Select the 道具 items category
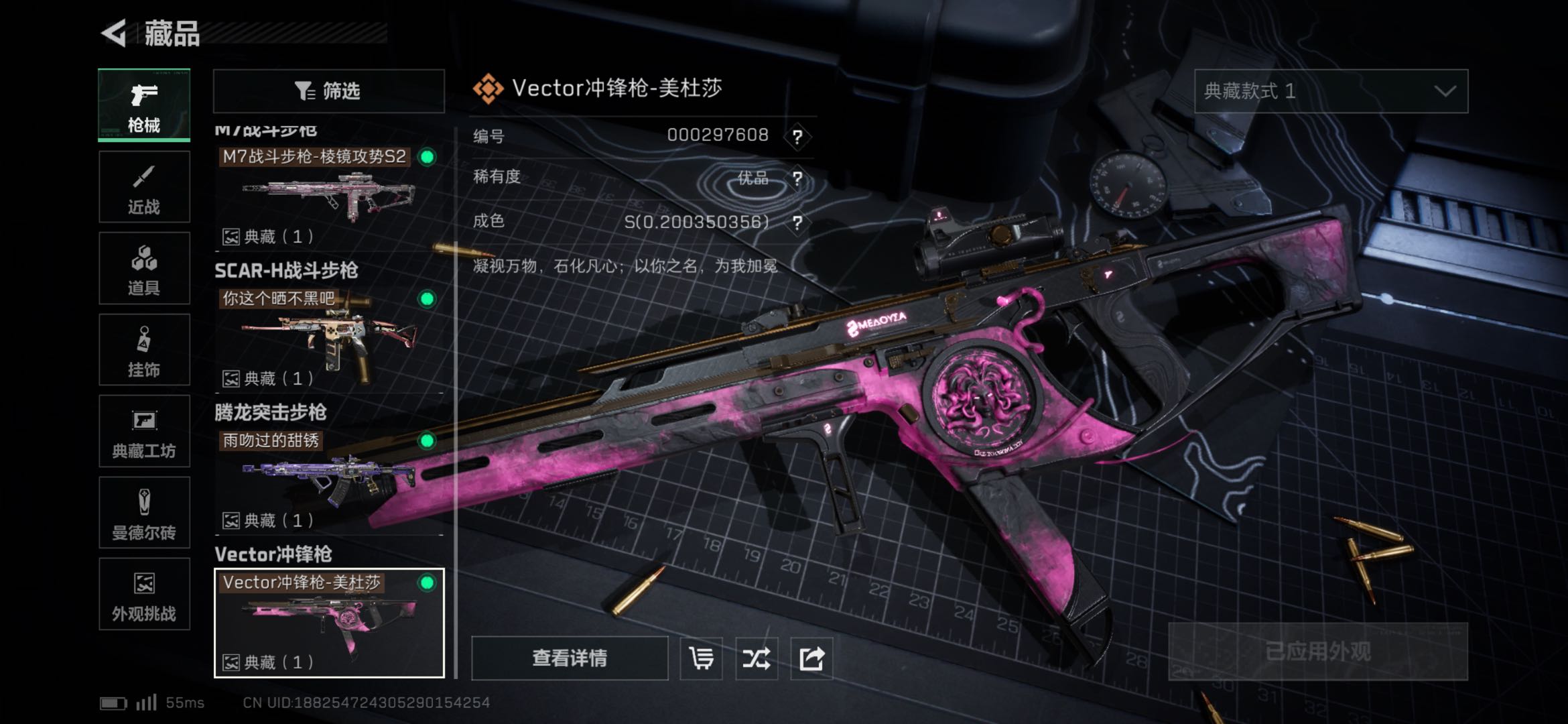 [x=144, y=269]
